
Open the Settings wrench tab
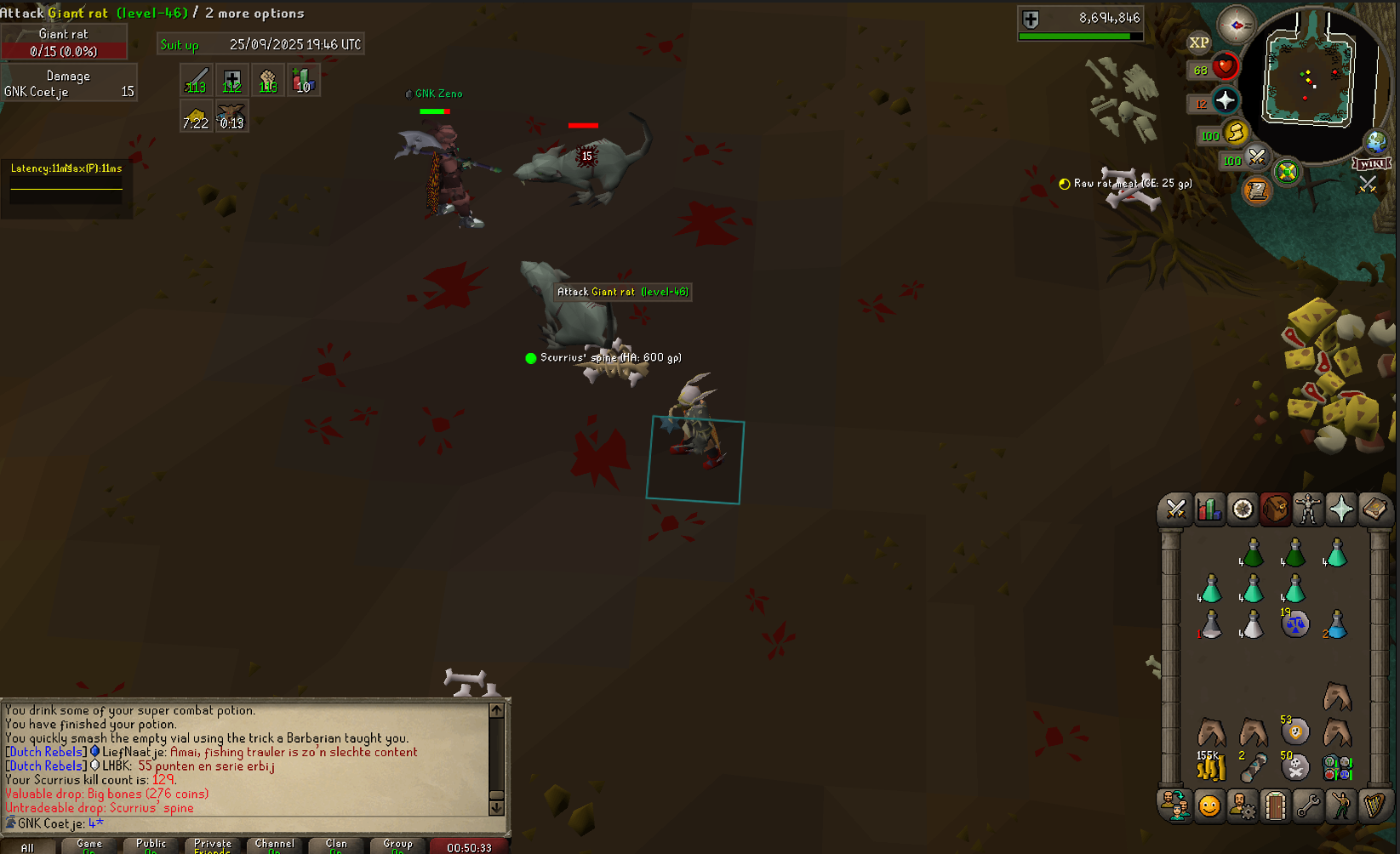[x=1308, y=805]
